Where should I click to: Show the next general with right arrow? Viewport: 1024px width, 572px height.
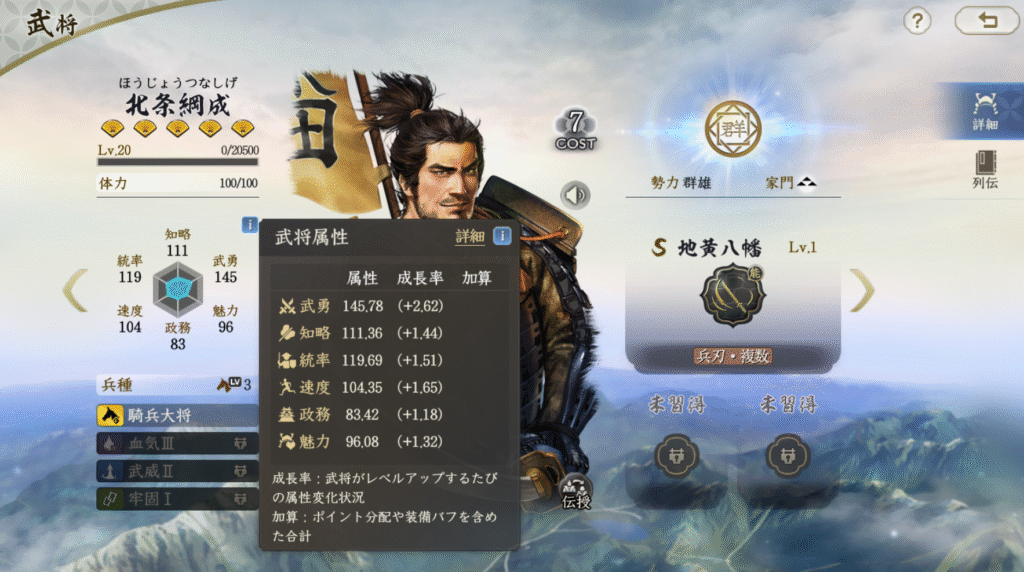tap(862, 290)
